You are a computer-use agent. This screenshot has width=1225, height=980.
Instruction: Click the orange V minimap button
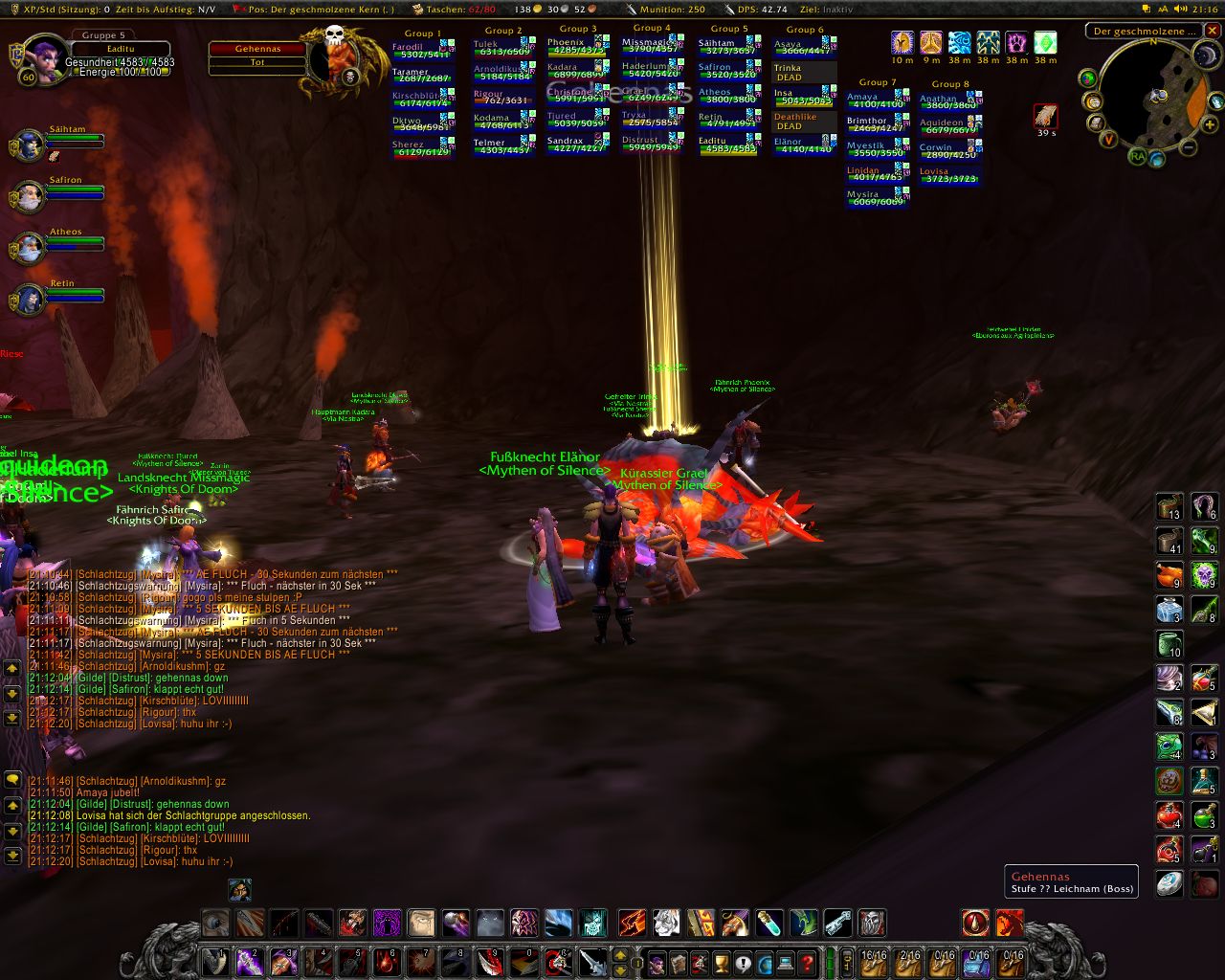(x=1108, y=139)
